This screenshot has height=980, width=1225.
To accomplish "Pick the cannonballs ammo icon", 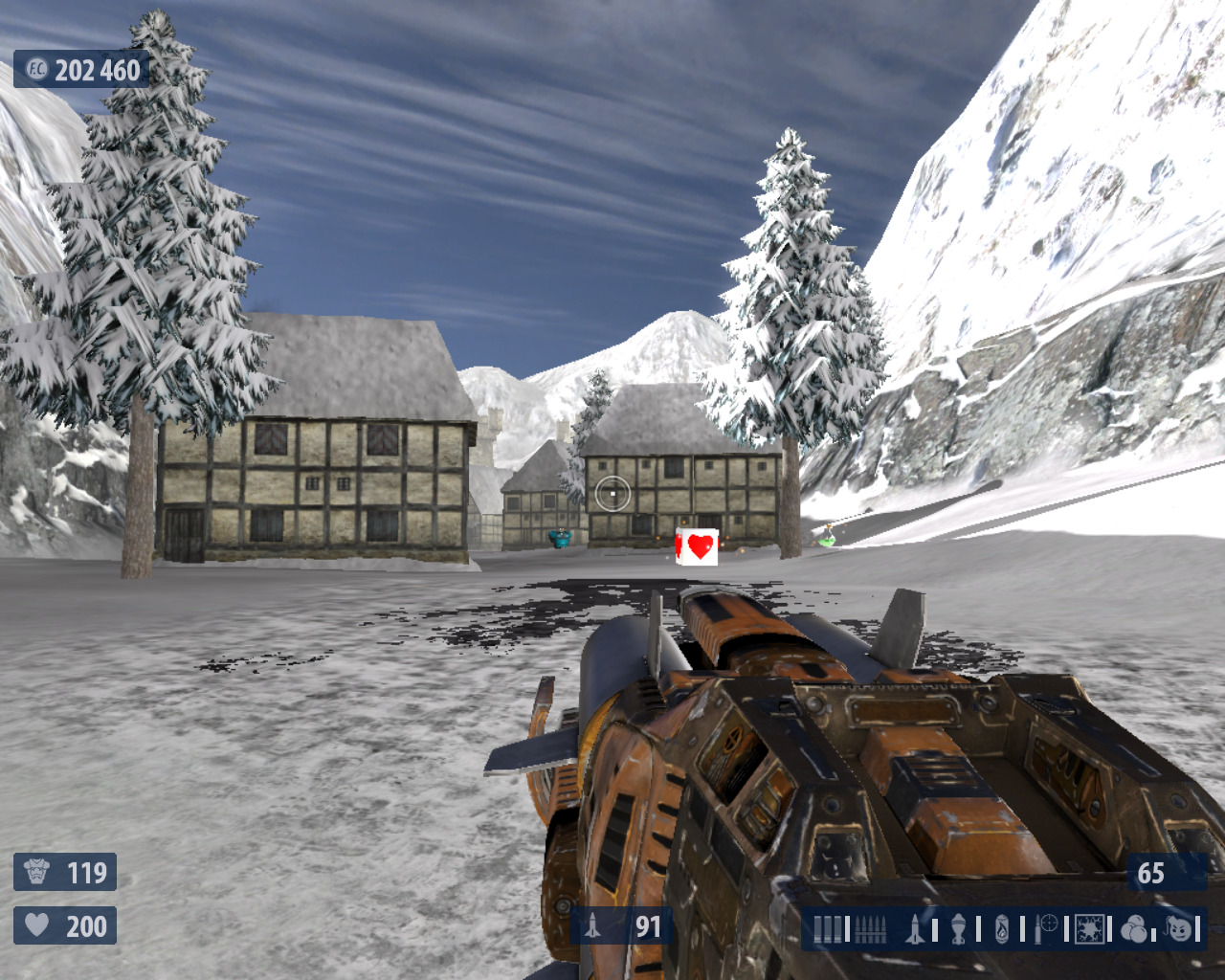I will [x=1135, y=928].
